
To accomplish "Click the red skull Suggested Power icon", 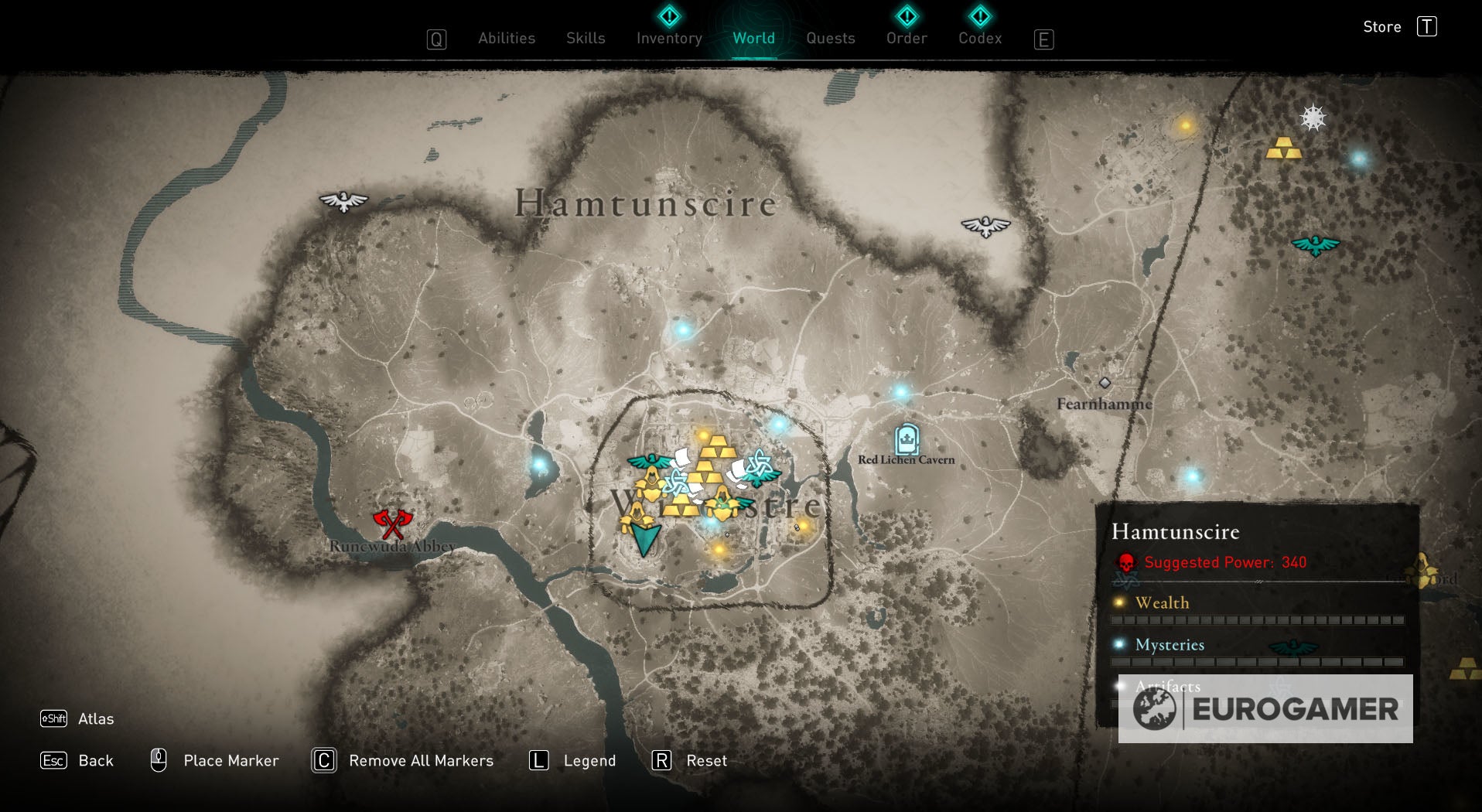I will [1125, 562].
